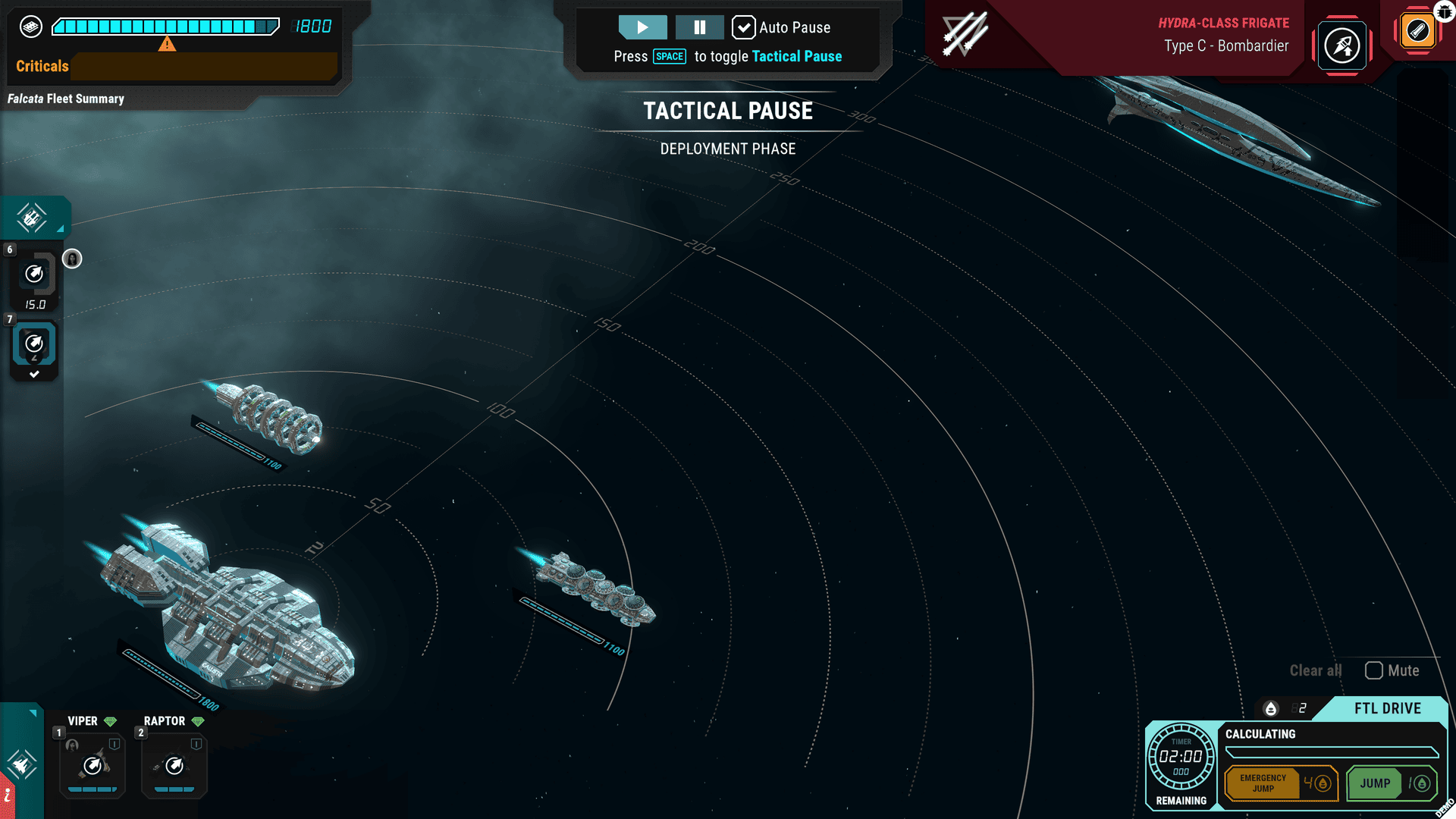The height and width of the screenshot is (819, 1456).
Task: Click the Clear all link
Action: click(1315, 670)
